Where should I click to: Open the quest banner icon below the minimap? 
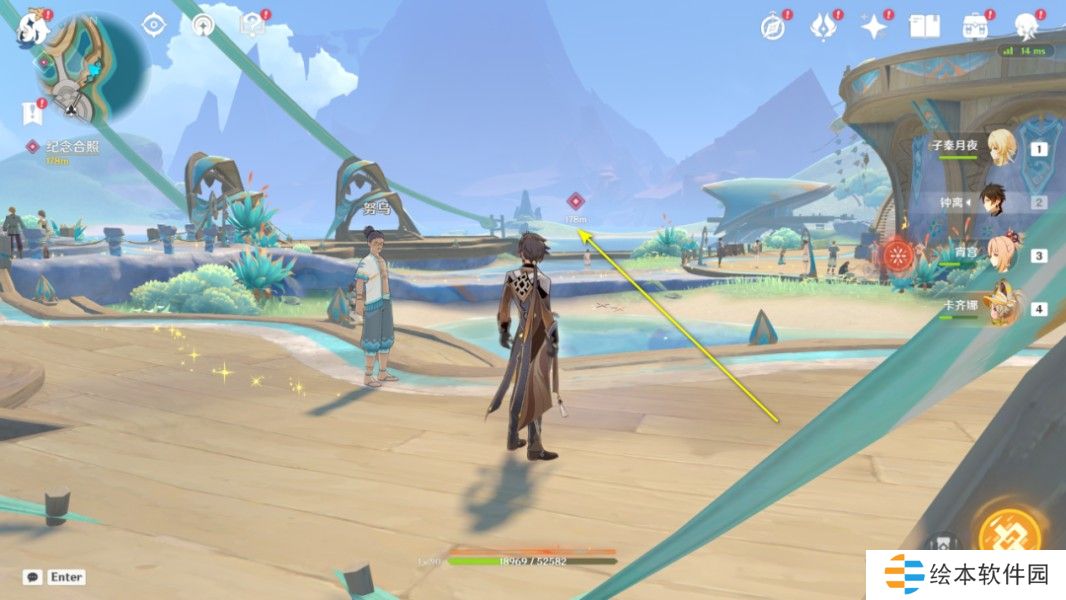pyautogui.click(x=33, y=110)
